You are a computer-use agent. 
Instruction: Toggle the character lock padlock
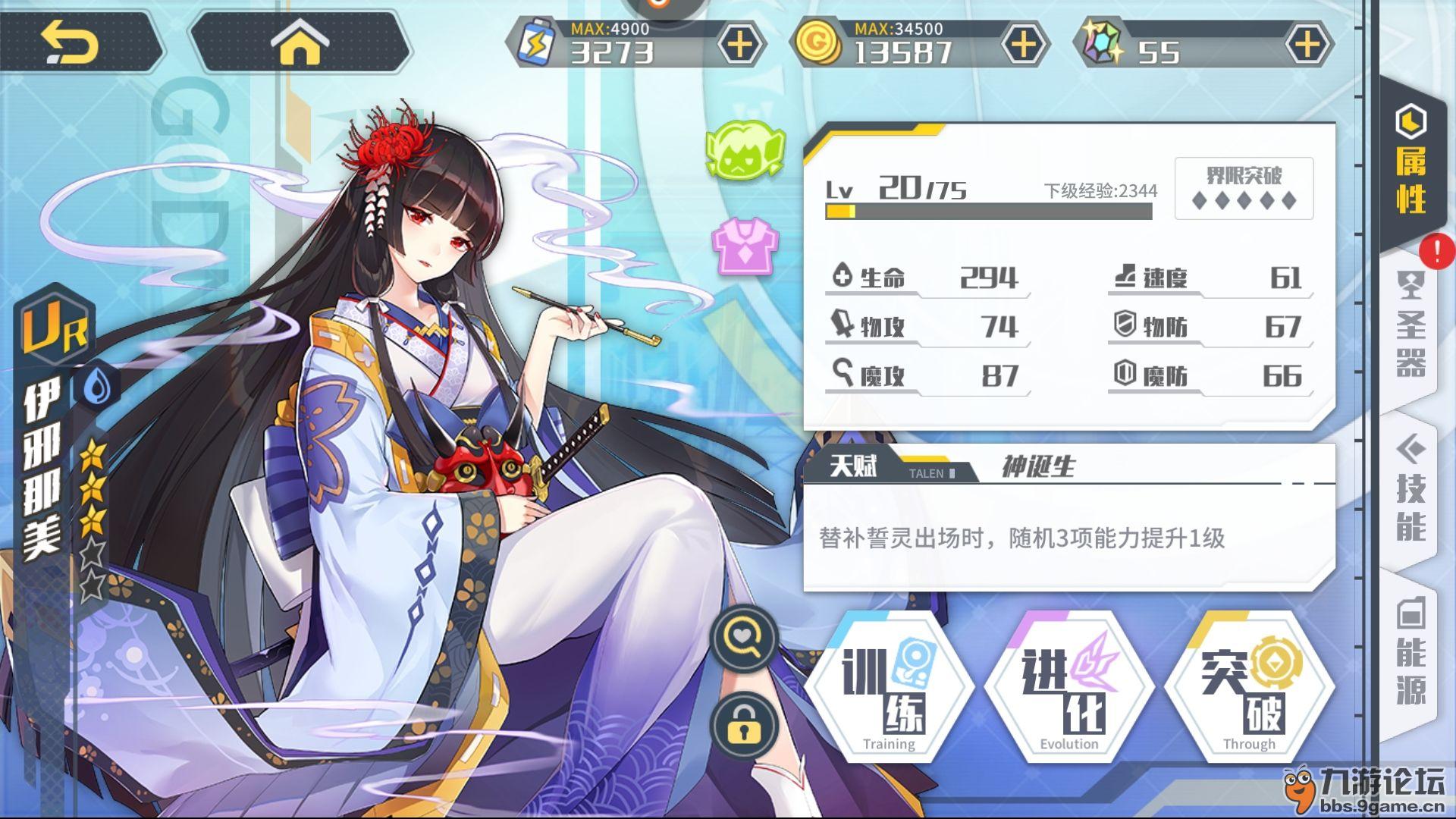click(744, 725)
